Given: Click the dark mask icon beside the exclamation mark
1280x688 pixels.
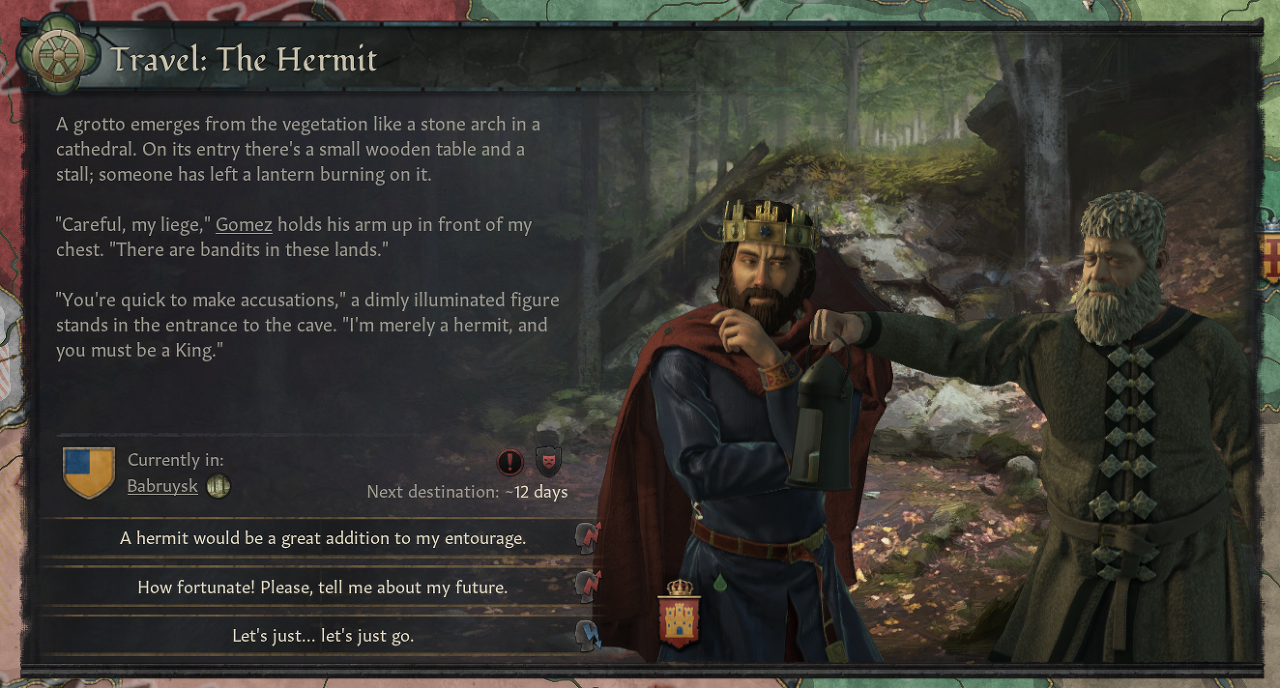Looking at the screenshot, I should pyautogui.click(x=548, y=461).
